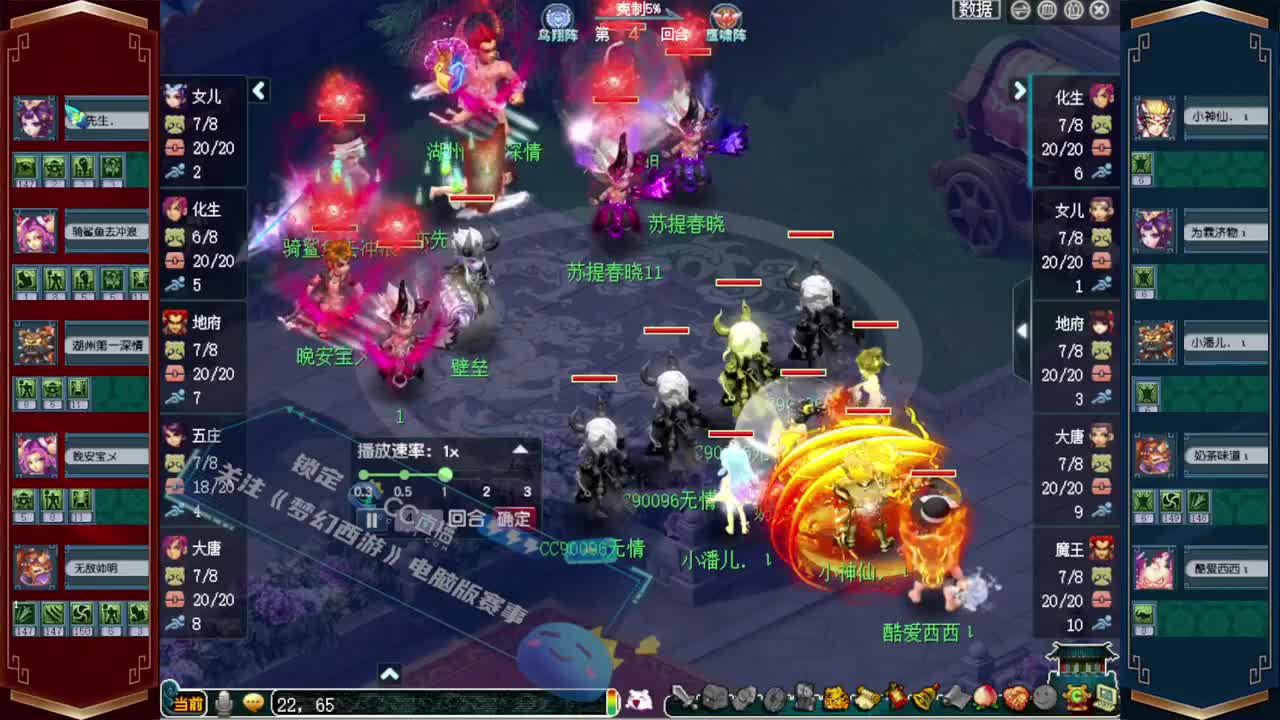Click the 回合 round button

[x=466, y=519]
